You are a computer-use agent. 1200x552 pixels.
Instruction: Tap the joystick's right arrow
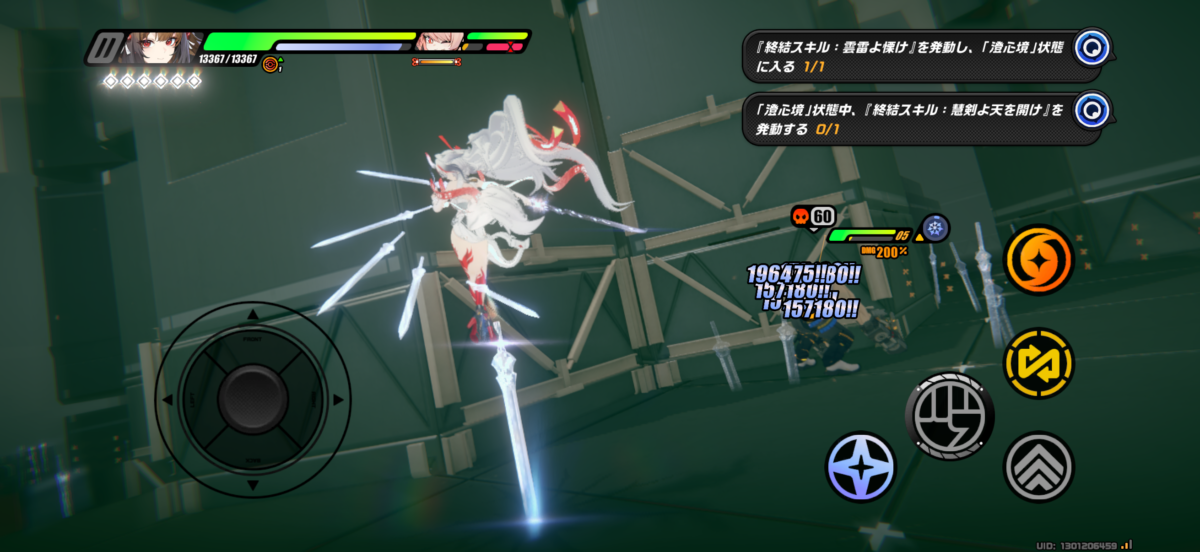click(x=337, y=400)
